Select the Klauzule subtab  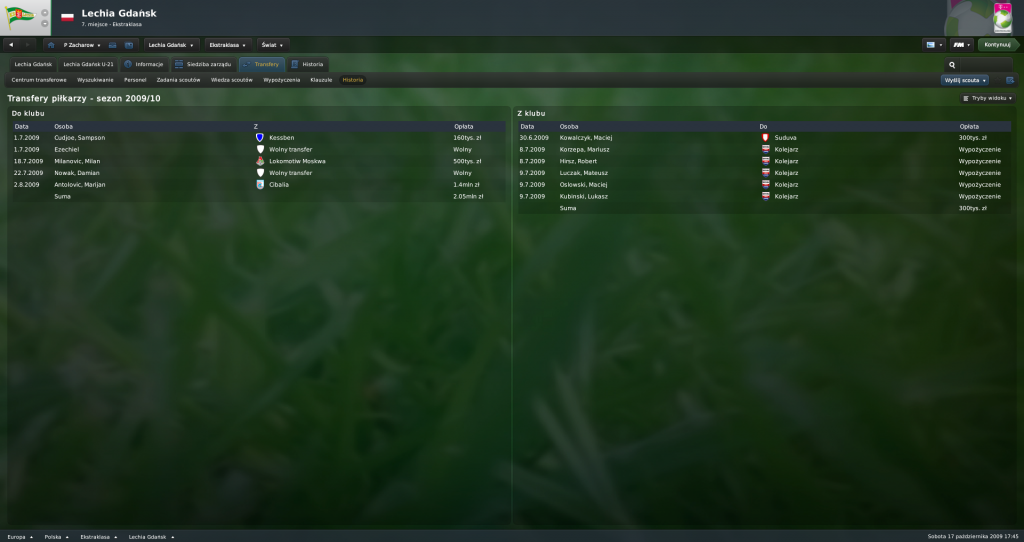click(x=321, y=79)
